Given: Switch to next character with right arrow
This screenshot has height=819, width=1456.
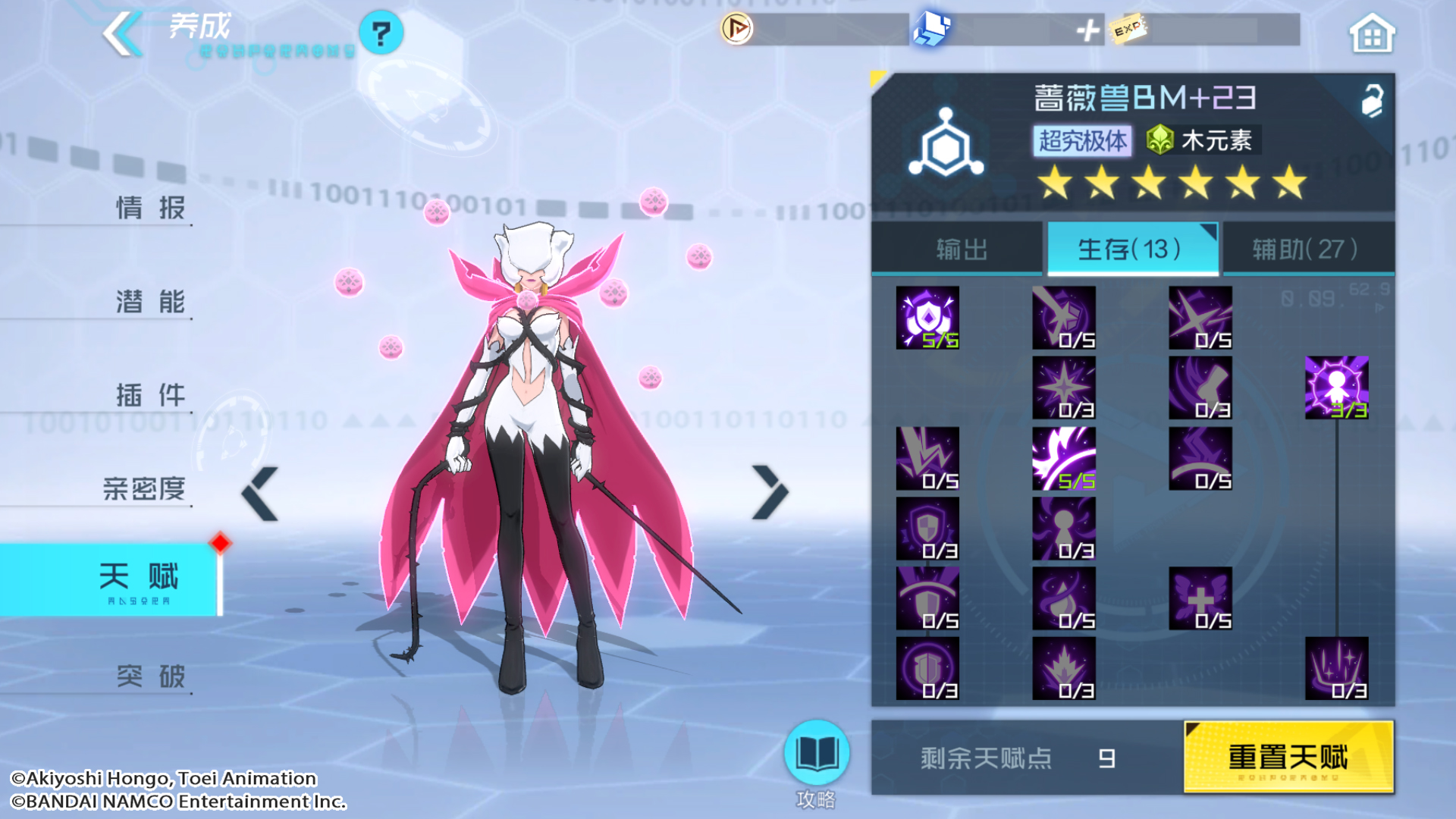Looking at the screenshot, I should click(770, 492).
